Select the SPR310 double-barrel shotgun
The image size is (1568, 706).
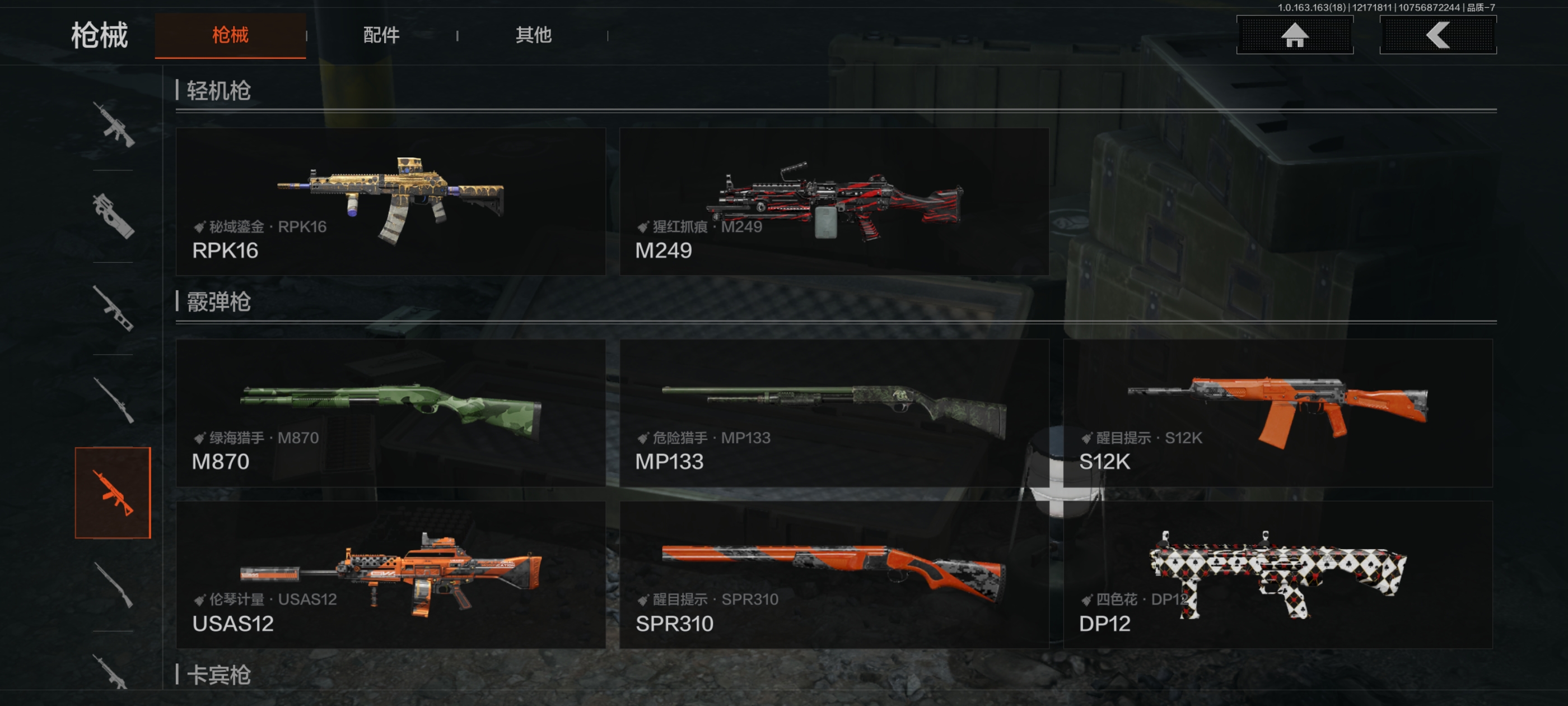pyautogui.click(x=833, y=574)
